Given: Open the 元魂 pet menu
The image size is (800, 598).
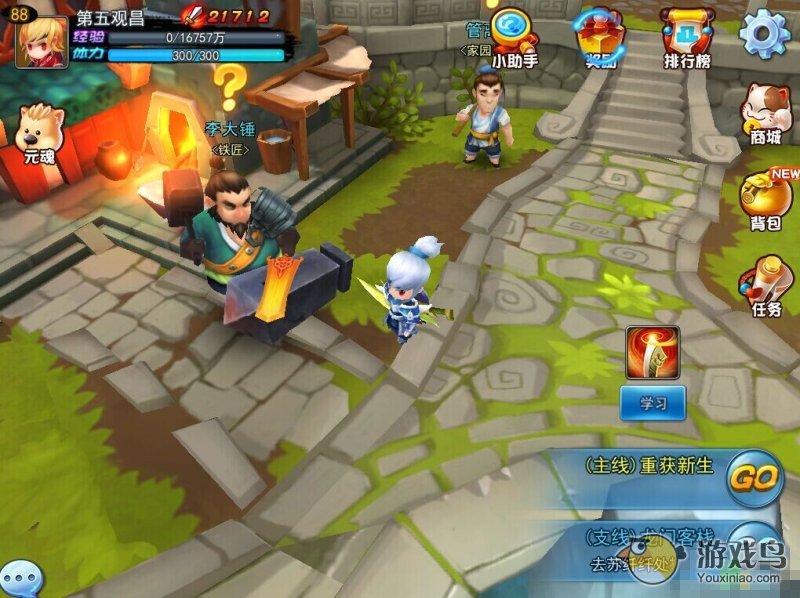Looking at the screenshot, I should pyautogui.click(x=38, y=134).
